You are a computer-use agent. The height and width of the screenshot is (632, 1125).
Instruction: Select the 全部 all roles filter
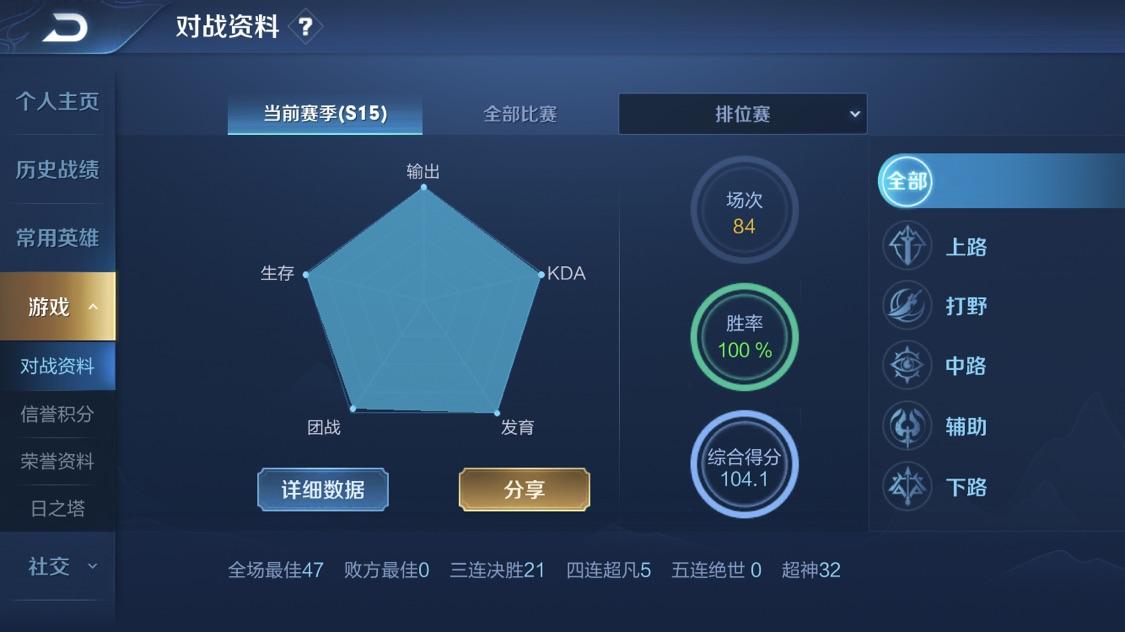point(907,181)
